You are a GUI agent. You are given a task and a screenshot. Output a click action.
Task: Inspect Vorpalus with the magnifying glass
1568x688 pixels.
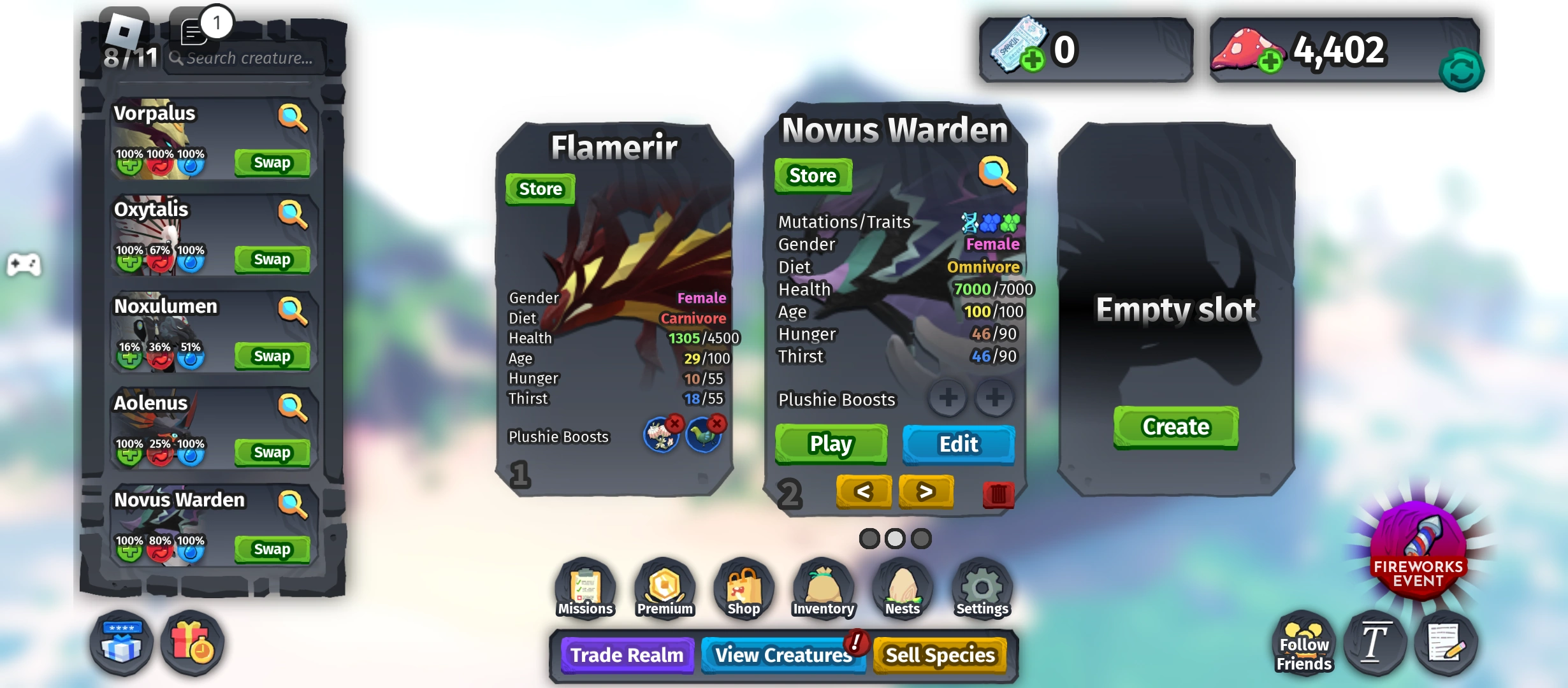click(x=292, y=116)
